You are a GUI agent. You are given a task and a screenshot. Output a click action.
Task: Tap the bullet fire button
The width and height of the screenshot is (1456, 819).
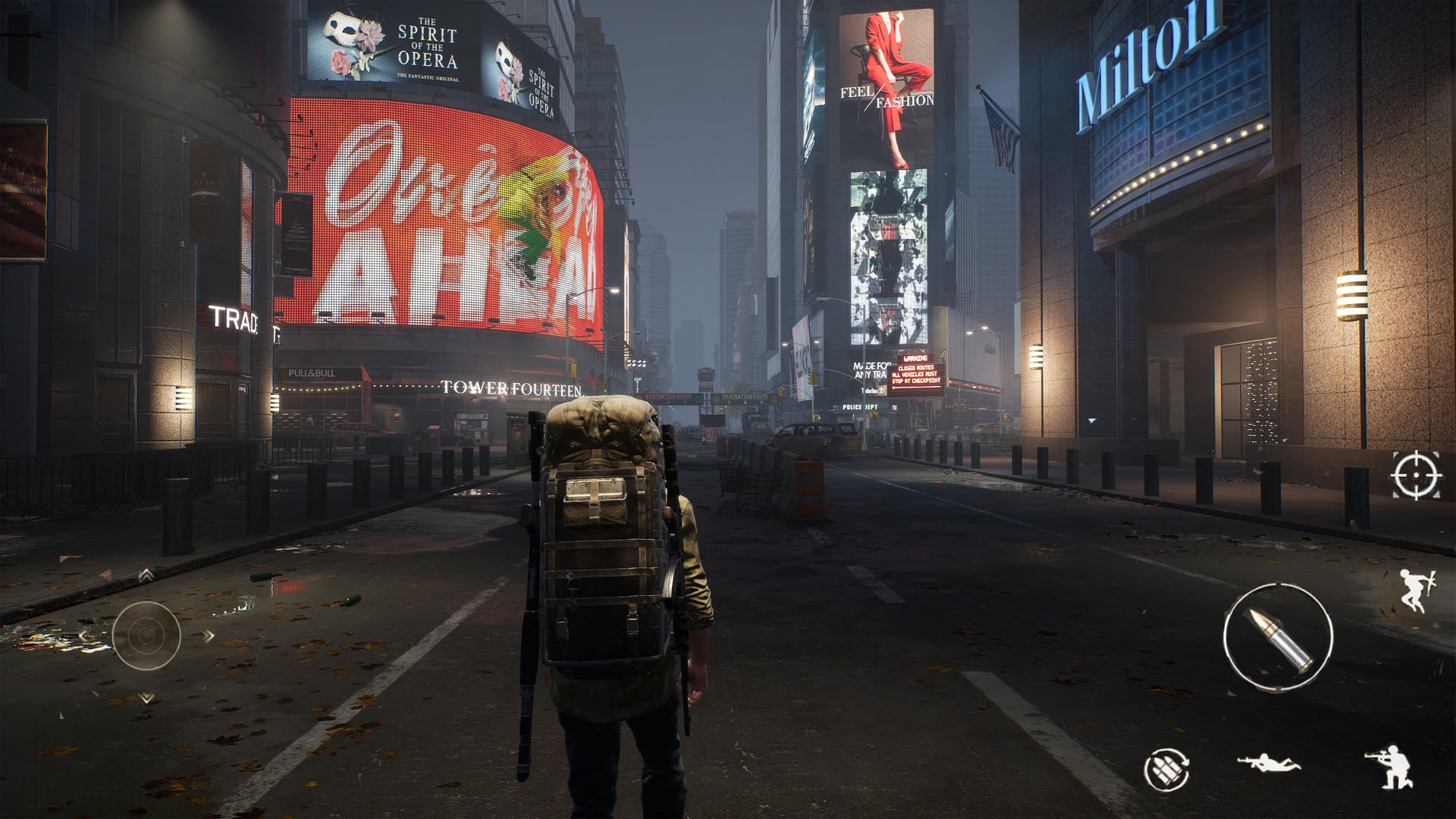point(1278,635)
